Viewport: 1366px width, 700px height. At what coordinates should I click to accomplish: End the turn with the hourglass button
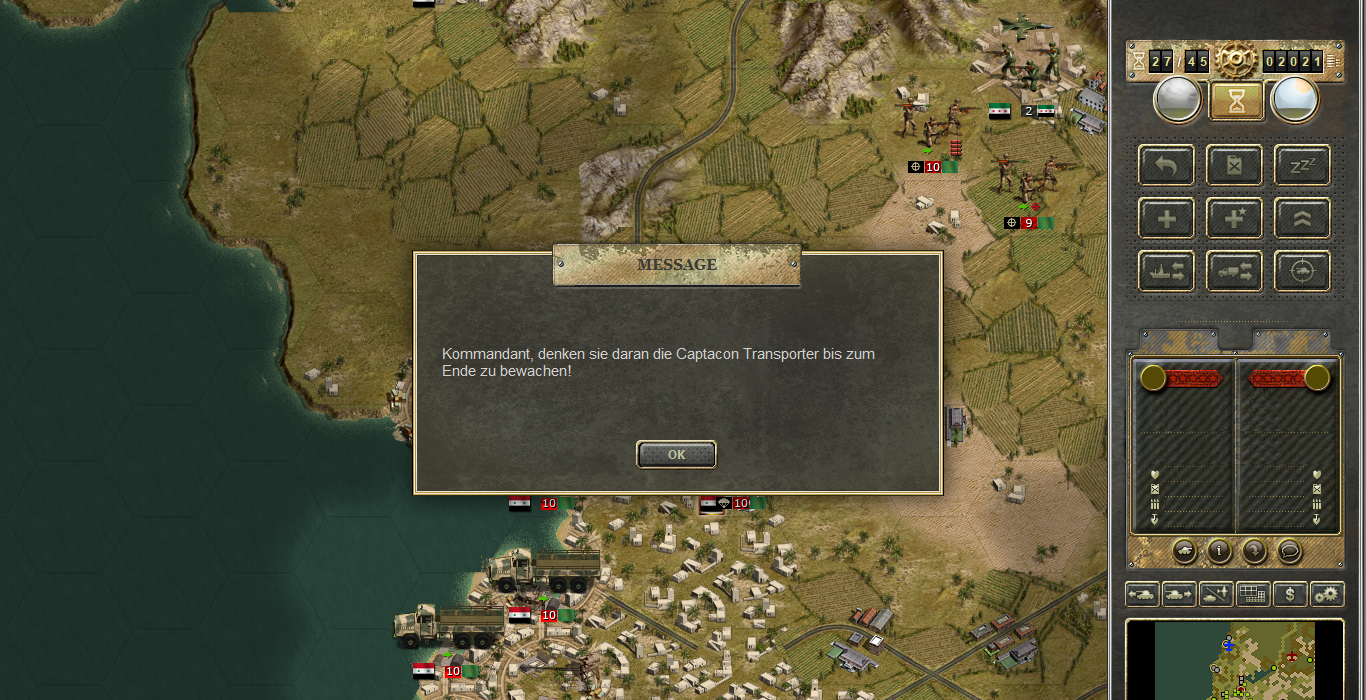[1236, 100]
